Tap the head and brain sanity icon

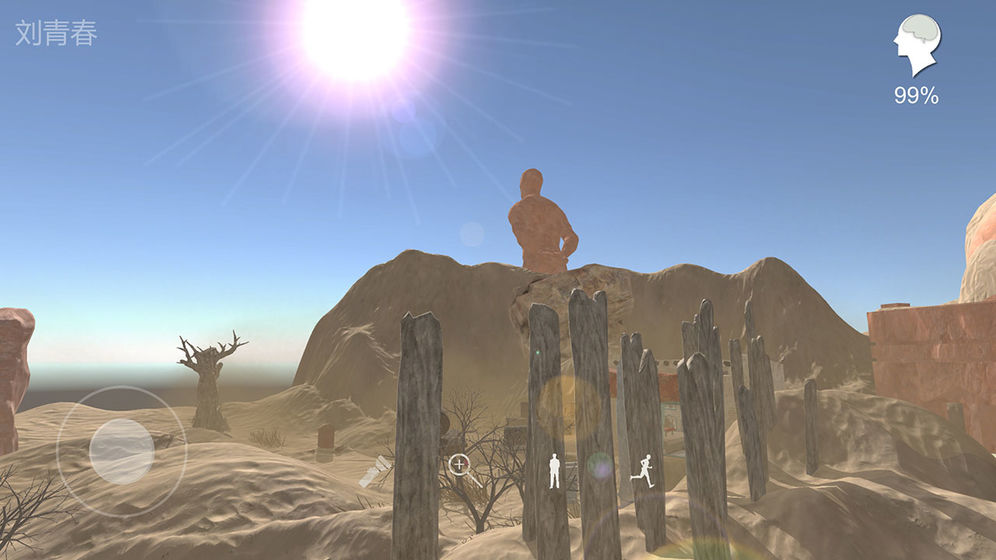(915, 46)
